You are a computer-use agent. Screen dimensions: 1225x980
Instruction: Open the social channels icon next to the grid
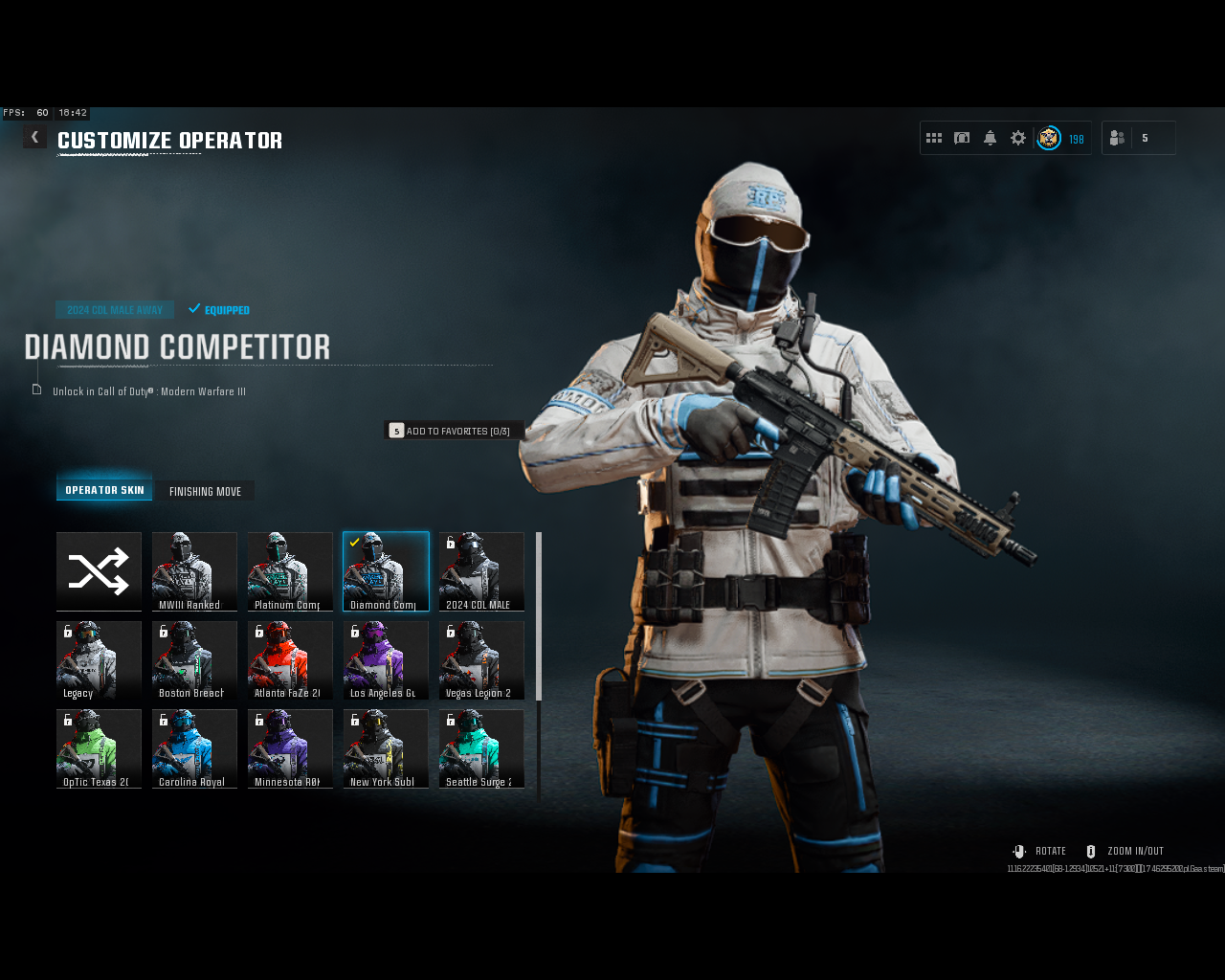click(x=962, y=137)
